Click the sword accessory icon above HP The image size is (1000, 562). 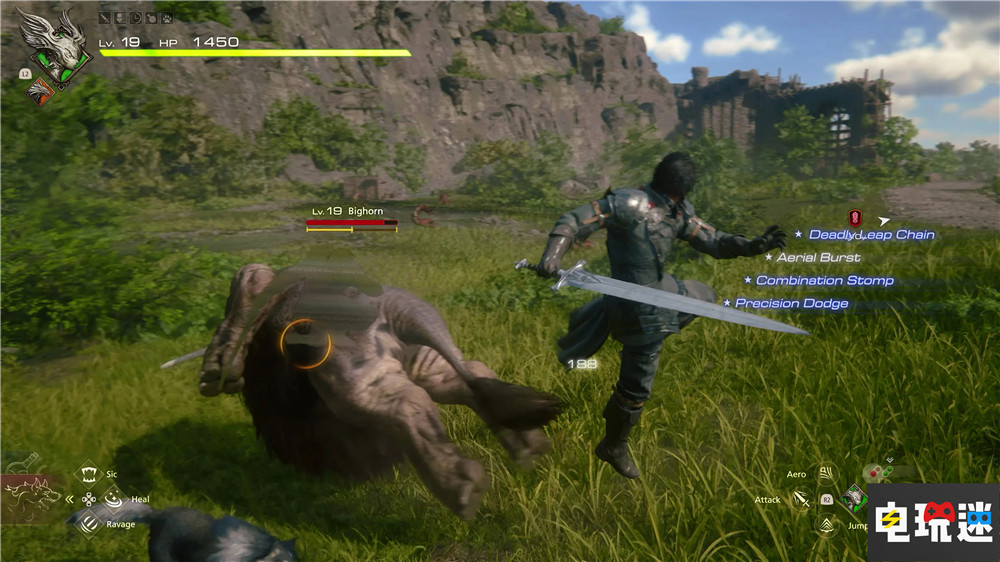click(x=104, y=18)
